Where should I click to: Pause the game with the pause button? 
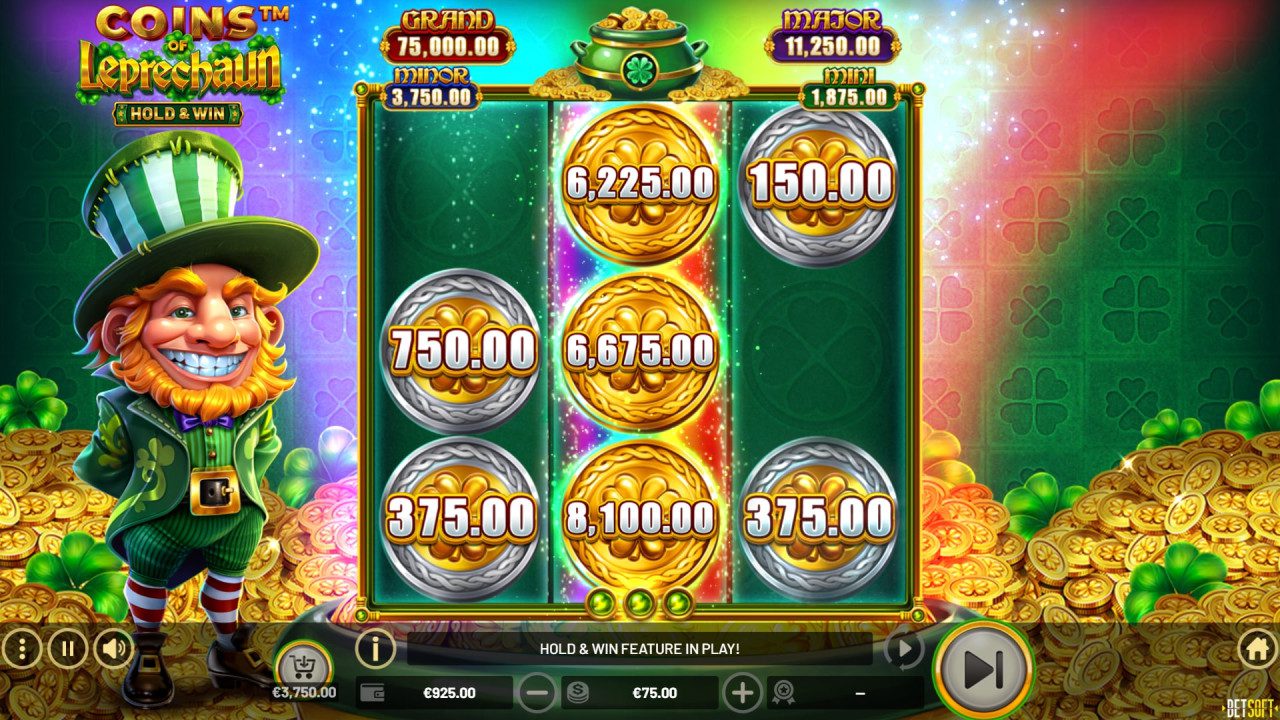pyautogui.click(x=68, y=650)
